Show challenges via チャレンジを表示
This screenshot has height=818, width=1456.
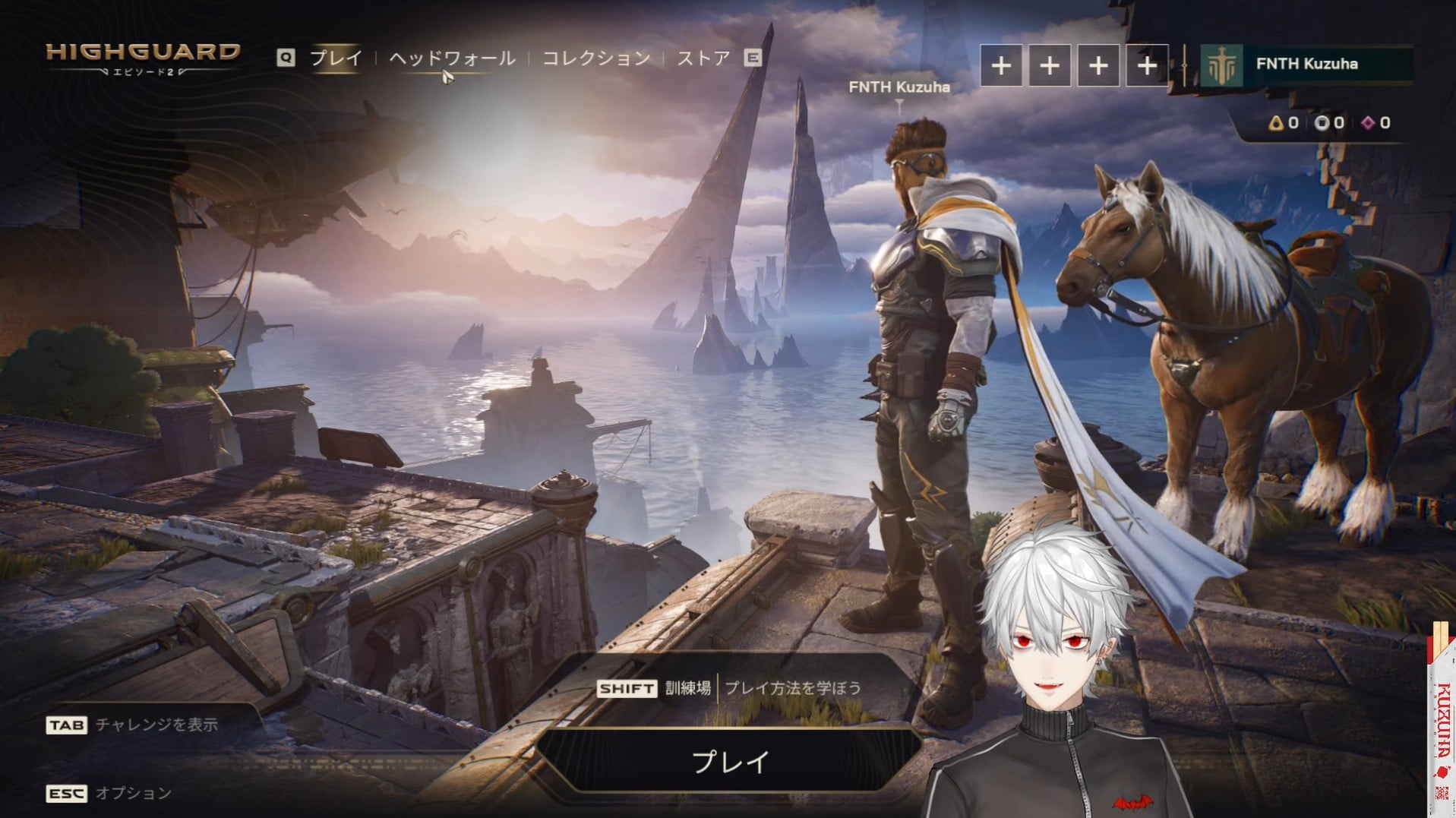coord(156,725)
